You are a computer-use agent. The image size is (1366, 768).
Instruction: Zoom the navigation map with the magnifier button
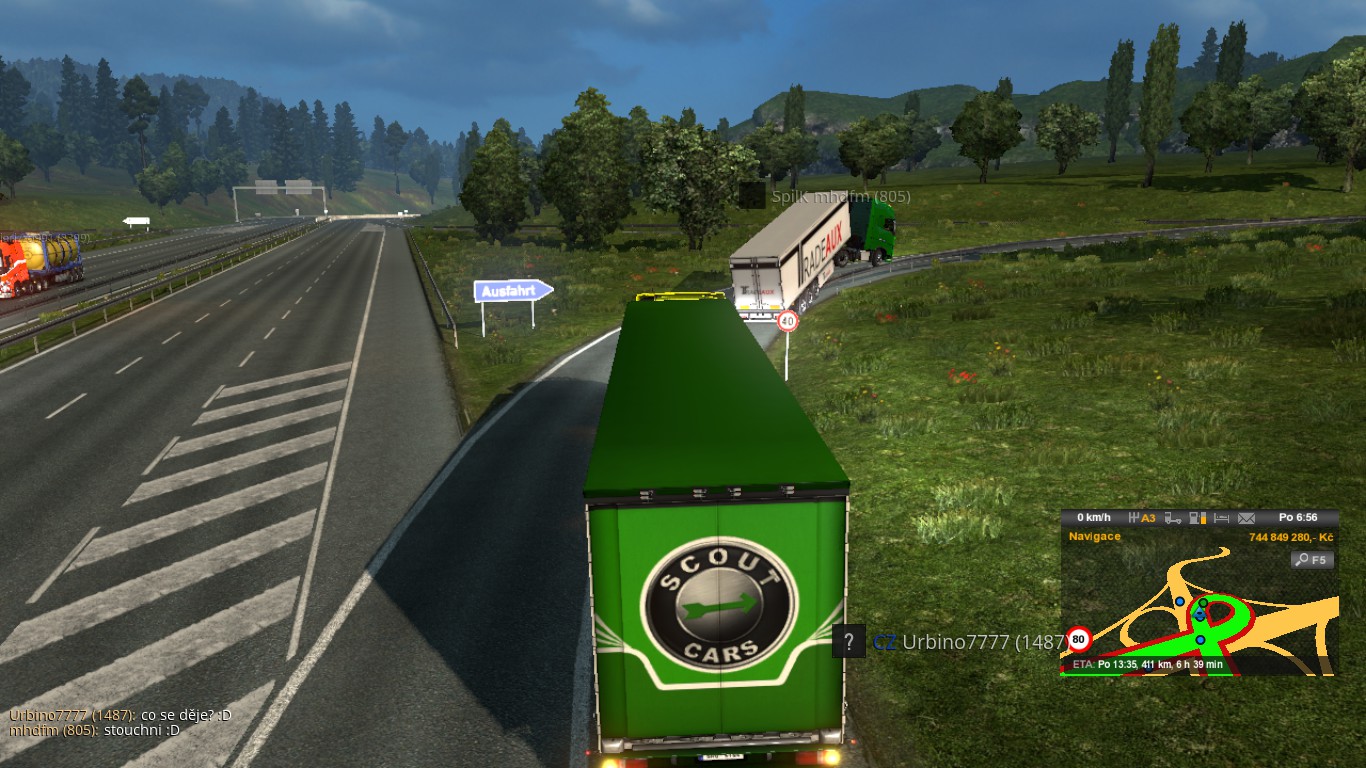click(x=1312, y=560)
